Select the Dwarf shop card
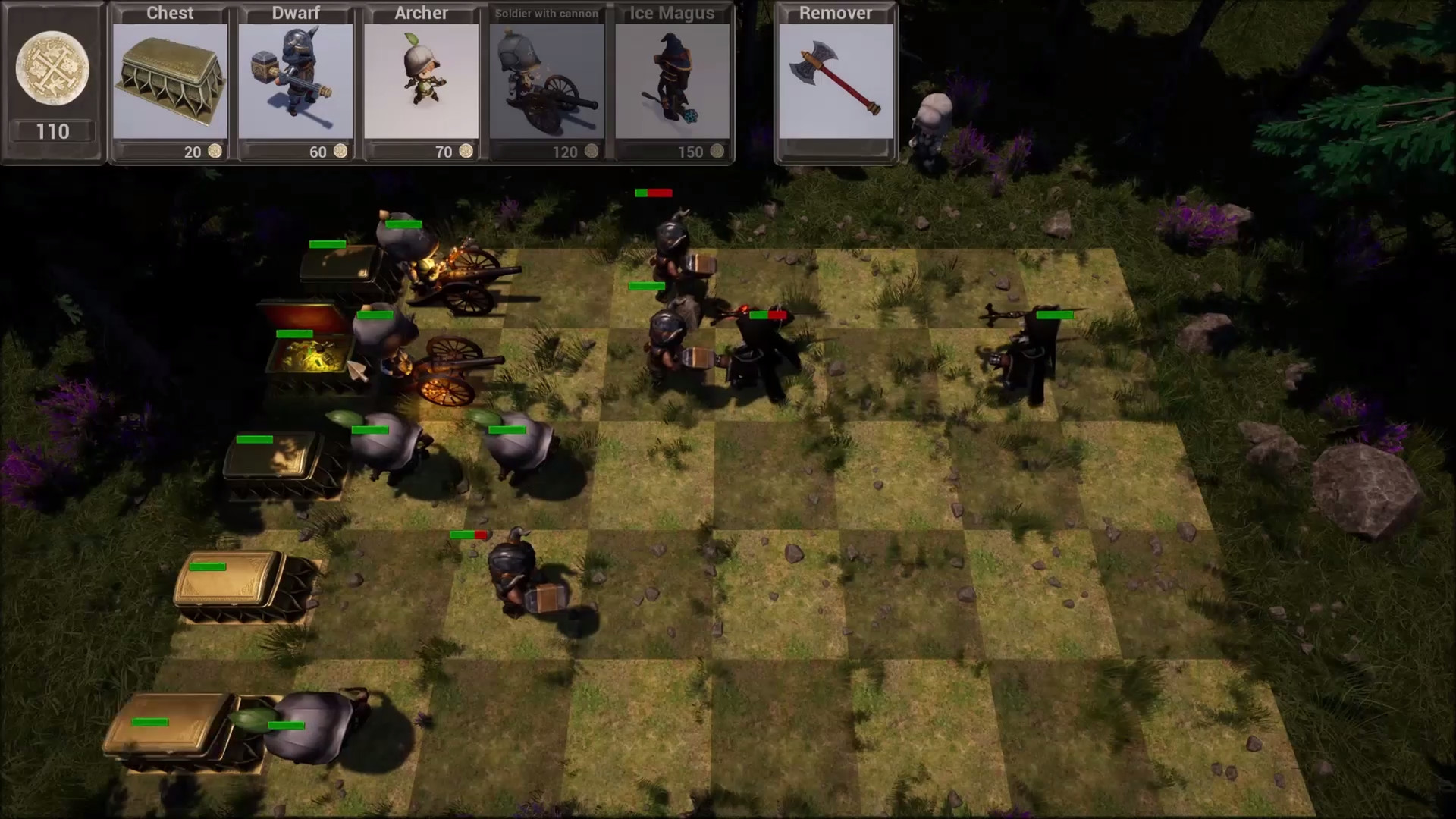This screenshot has height=819, width=1456. pyautogui.click(x=295, y=80)
